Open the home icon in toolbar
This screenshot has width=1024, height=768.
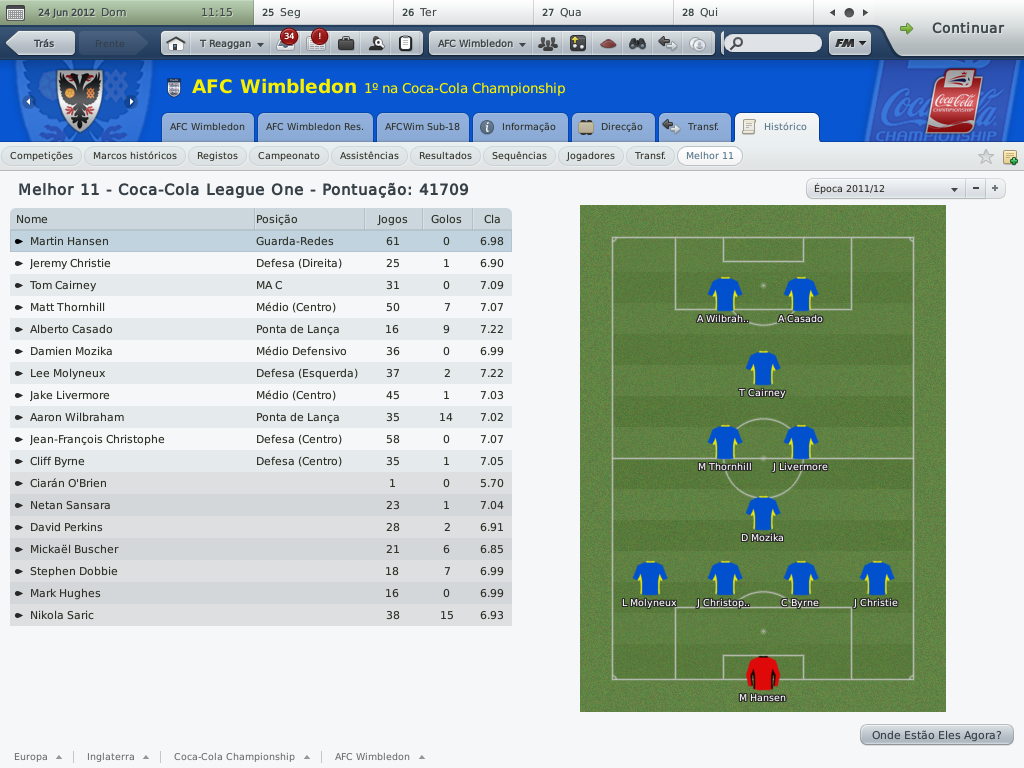pyautogui.click(x=176, y=44)
